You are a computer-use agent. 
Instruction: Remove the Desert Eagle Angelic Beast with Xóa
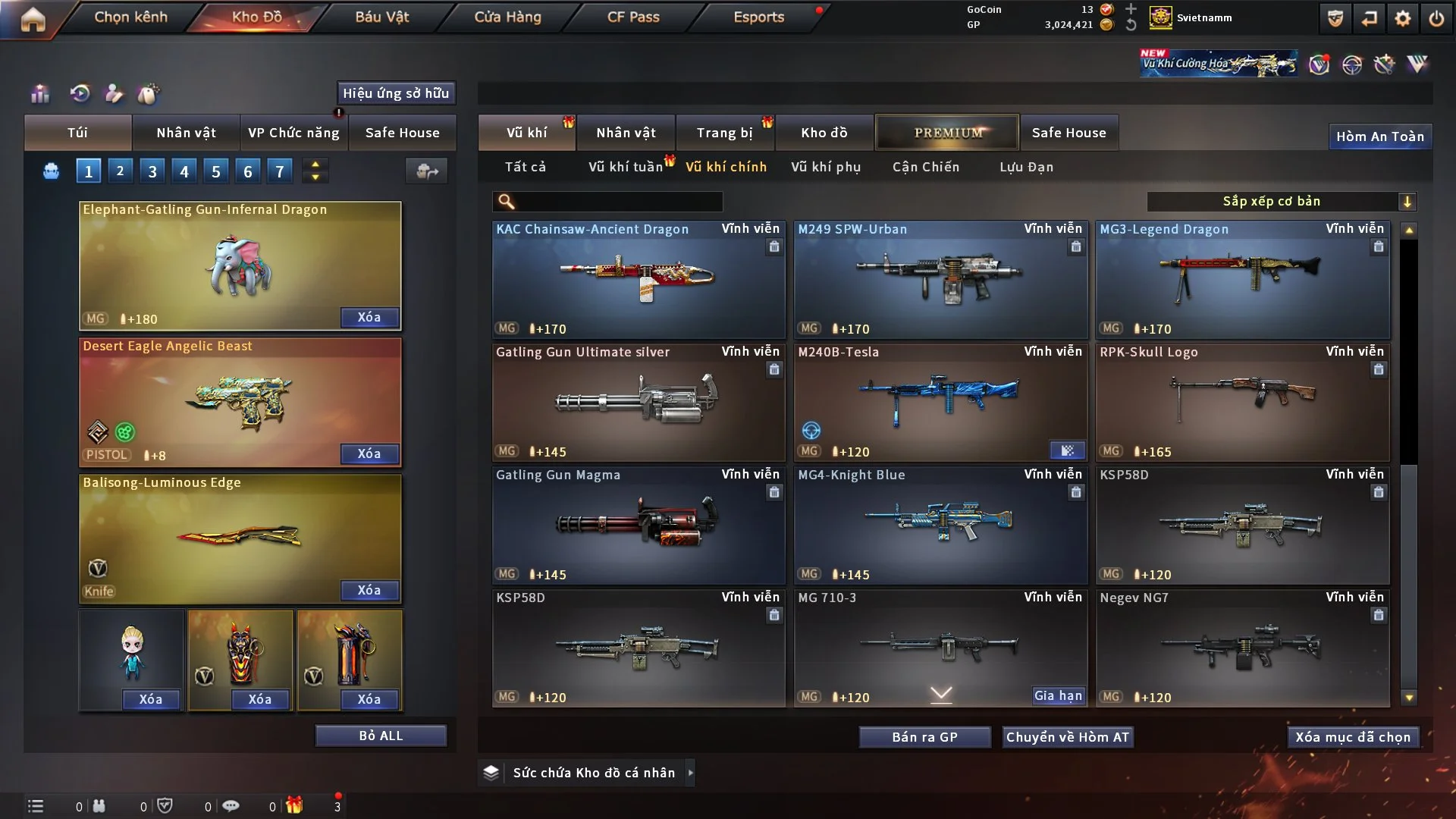[369, 453]
